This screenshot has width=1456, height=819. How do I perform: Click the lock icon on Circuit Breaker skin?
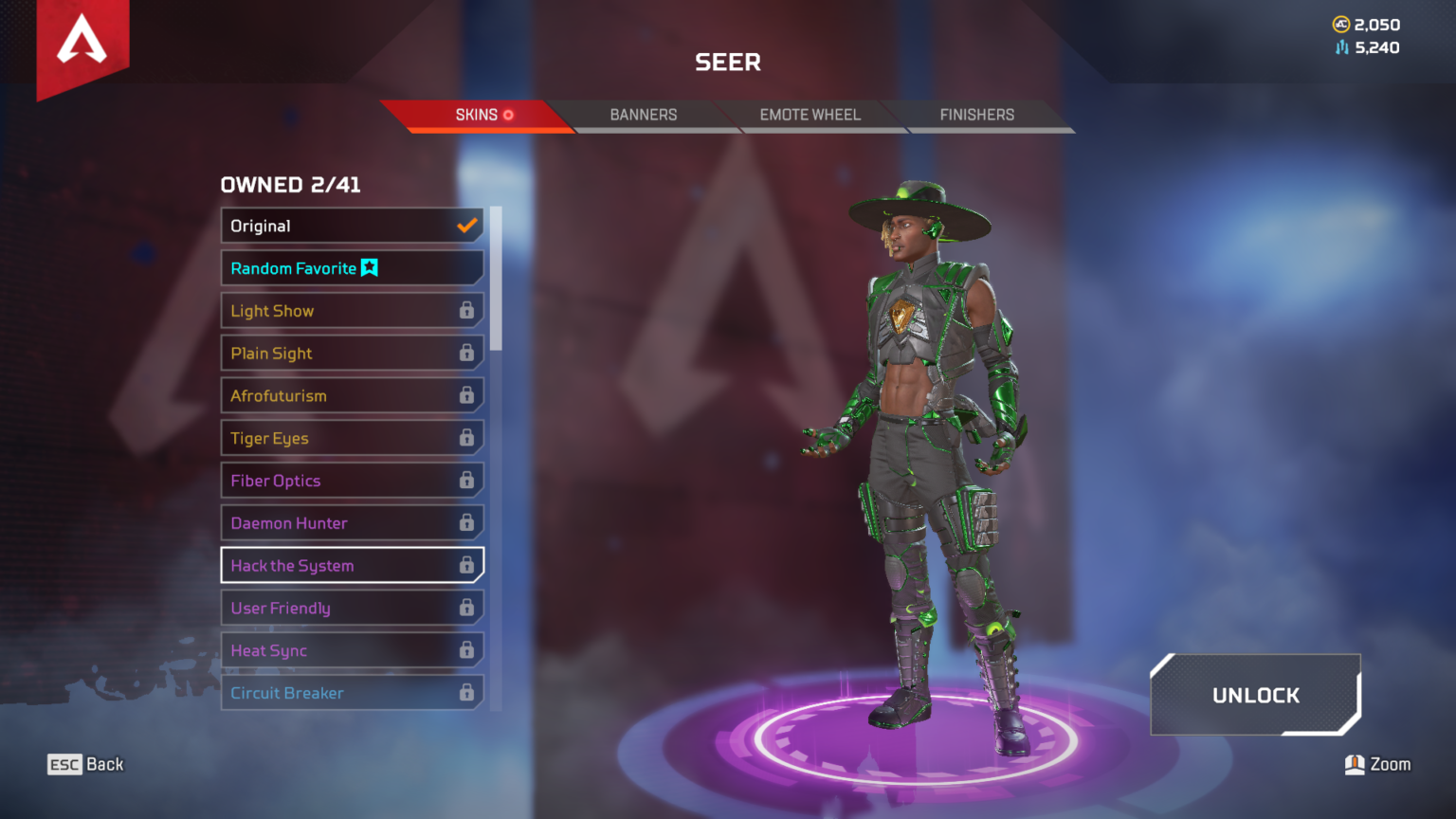[468, 693]
